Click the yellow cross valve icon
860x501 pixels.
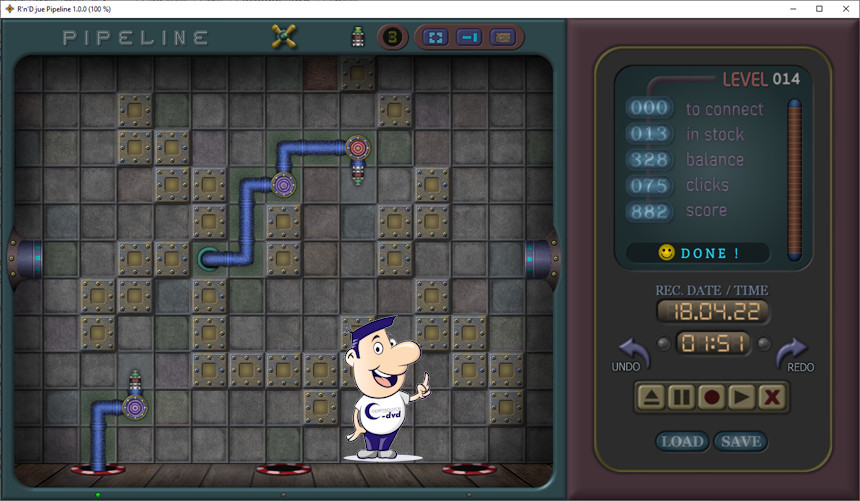(284, 37)
